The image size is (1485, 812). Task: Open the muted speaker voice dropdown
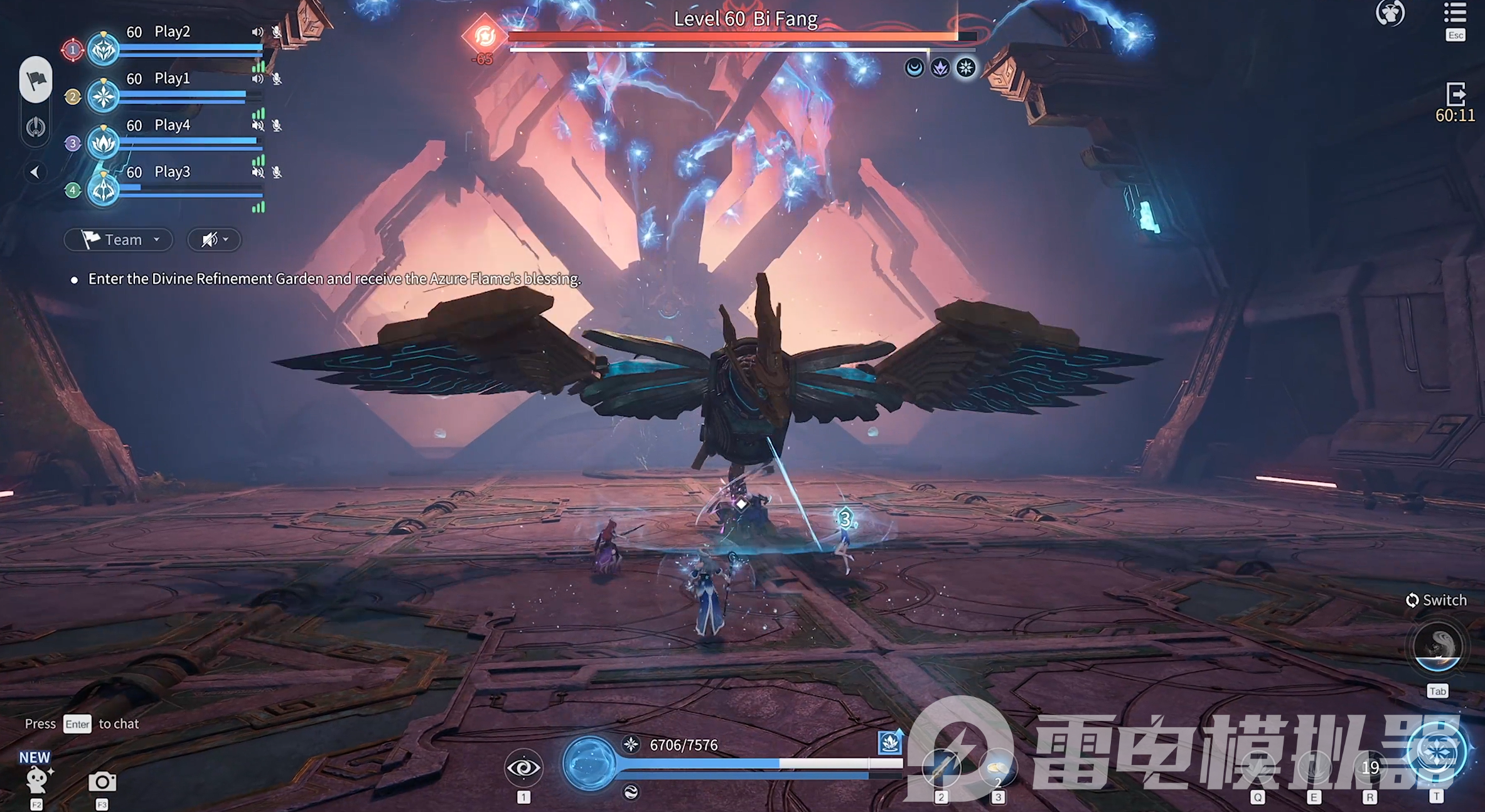(x=214, y=240)
